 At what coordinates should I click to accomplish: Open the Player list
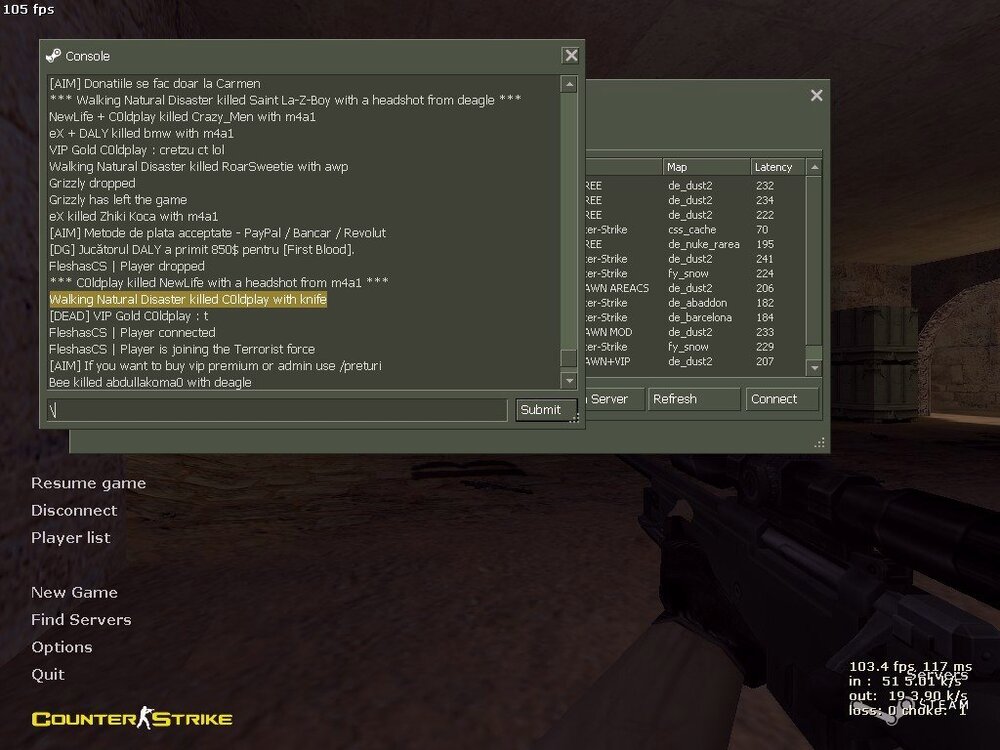pos(70,538)
